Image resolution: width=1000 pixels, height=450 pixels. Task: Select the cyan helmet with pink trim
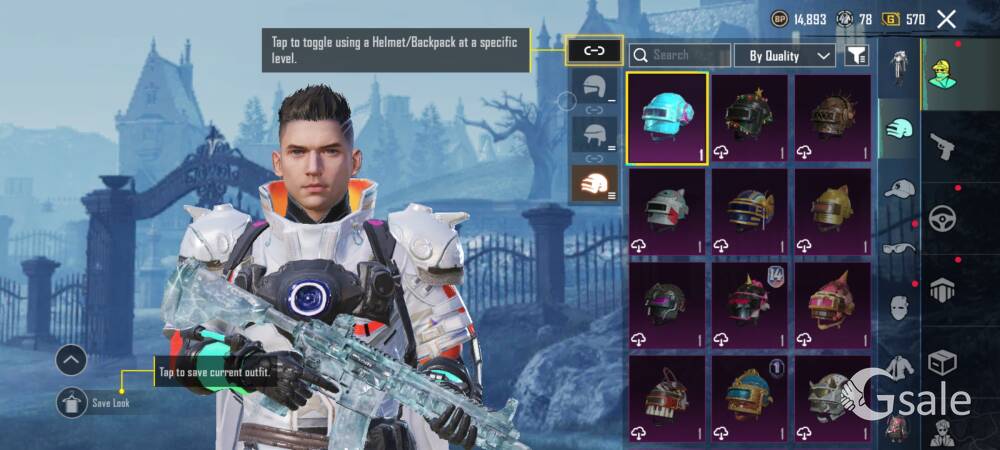tap(667, 117)
